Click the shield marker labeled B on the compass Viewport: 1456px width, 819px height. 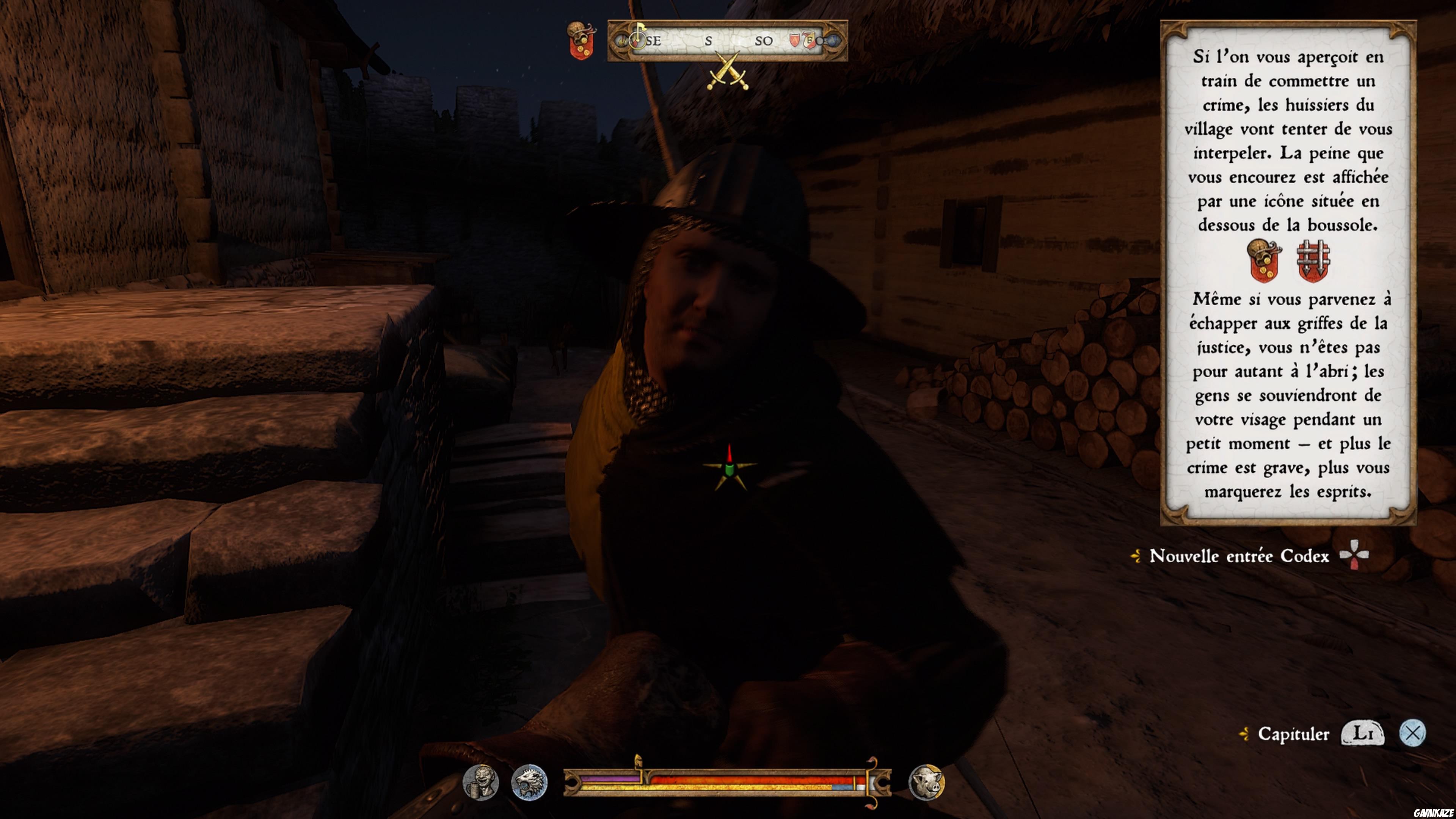pyautogui.click(x=810, y=41)
